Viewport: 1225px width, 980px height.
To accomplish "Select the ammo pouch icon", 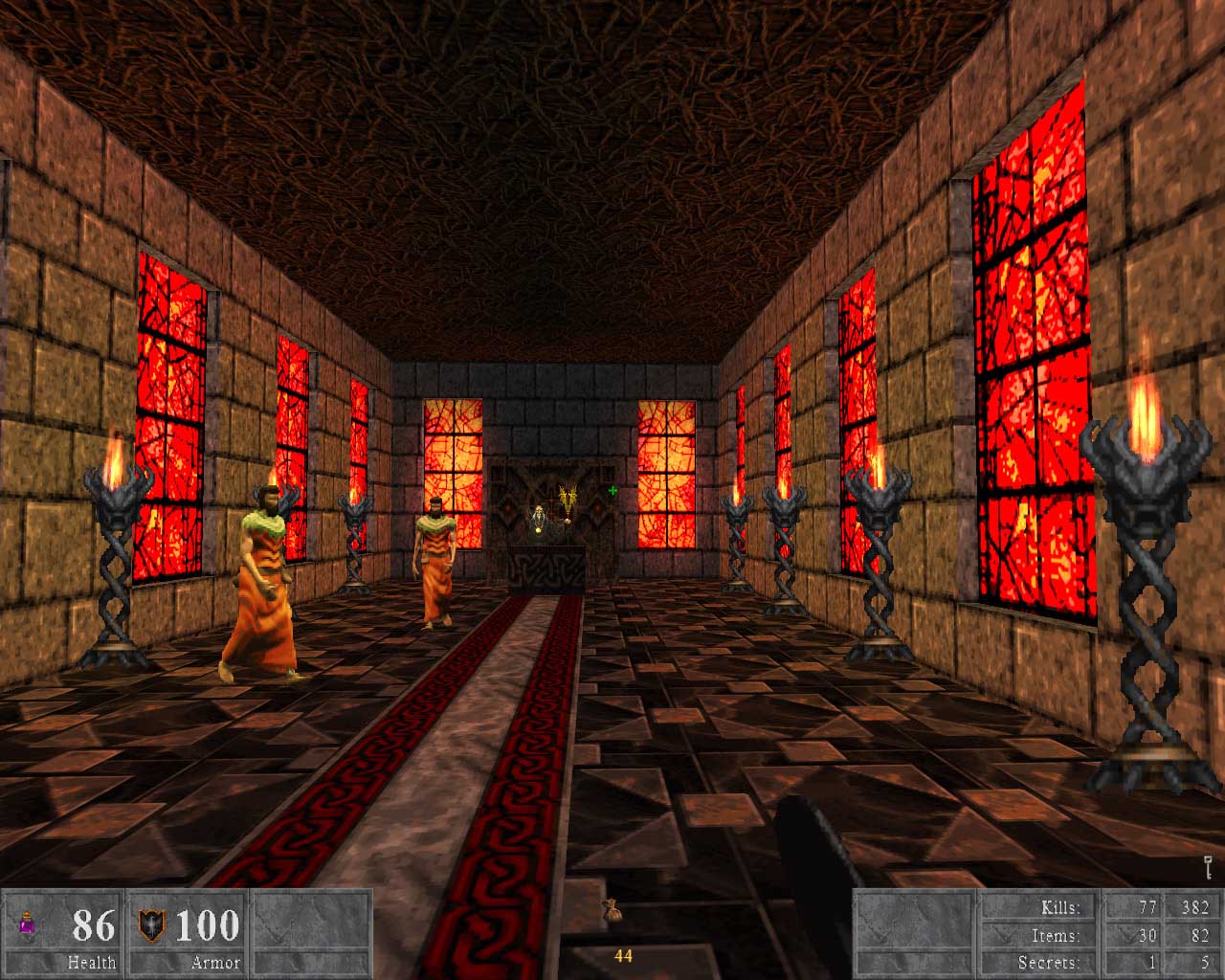I will click(610, 913).
